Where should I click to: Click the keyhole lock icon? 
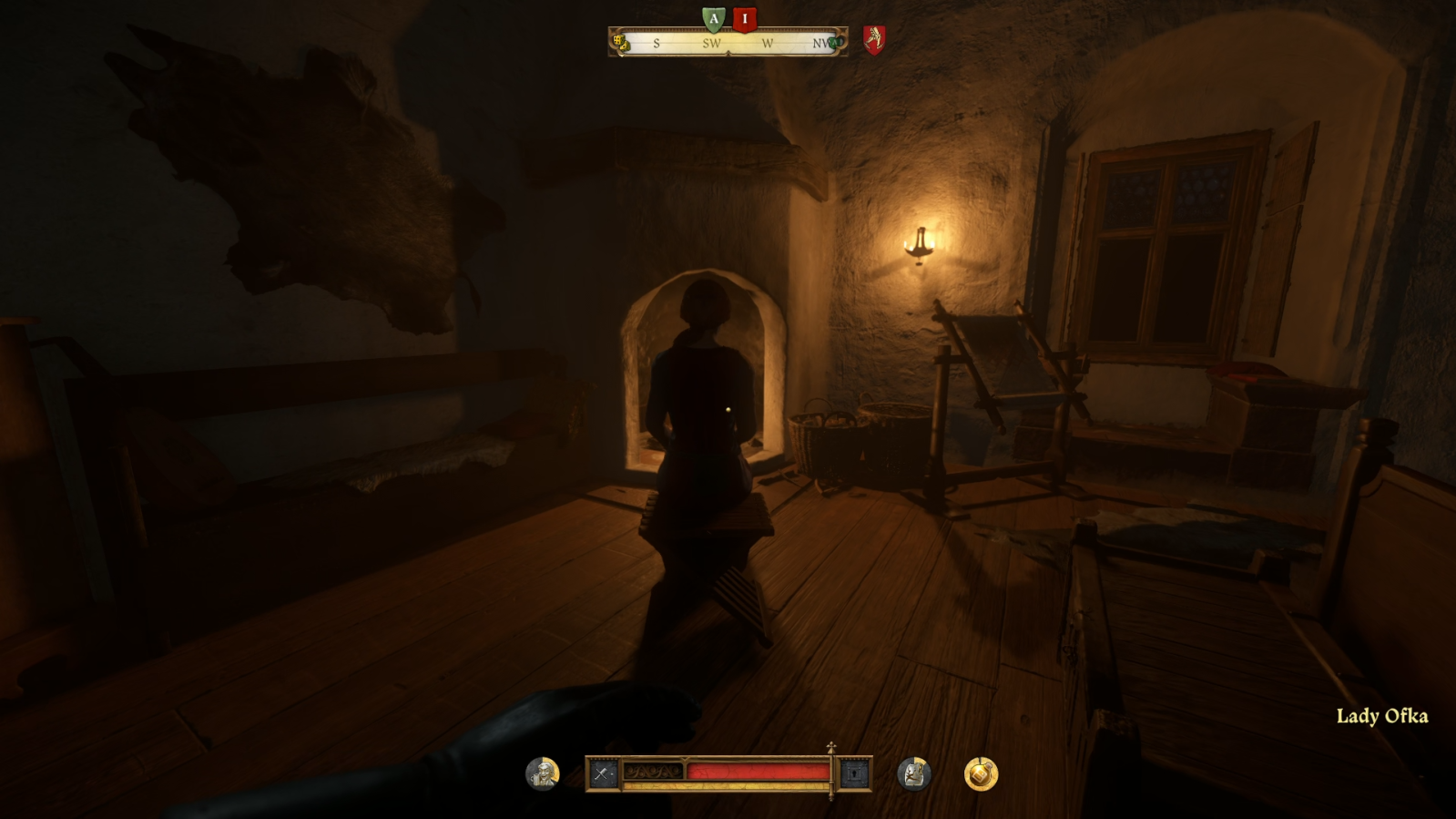854,774
